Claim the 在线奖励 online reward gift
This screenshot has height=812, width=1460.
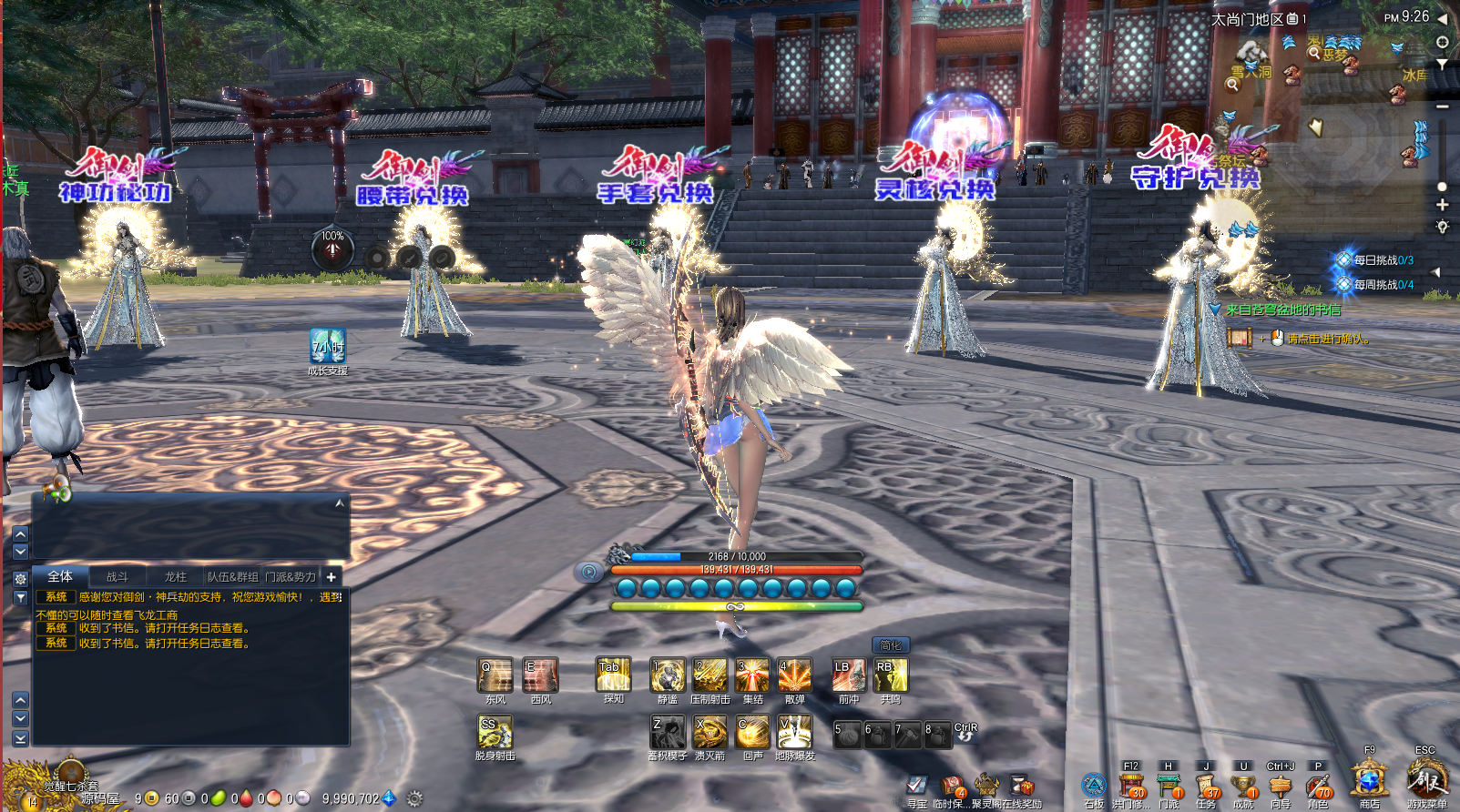(x=1023, y=787)
